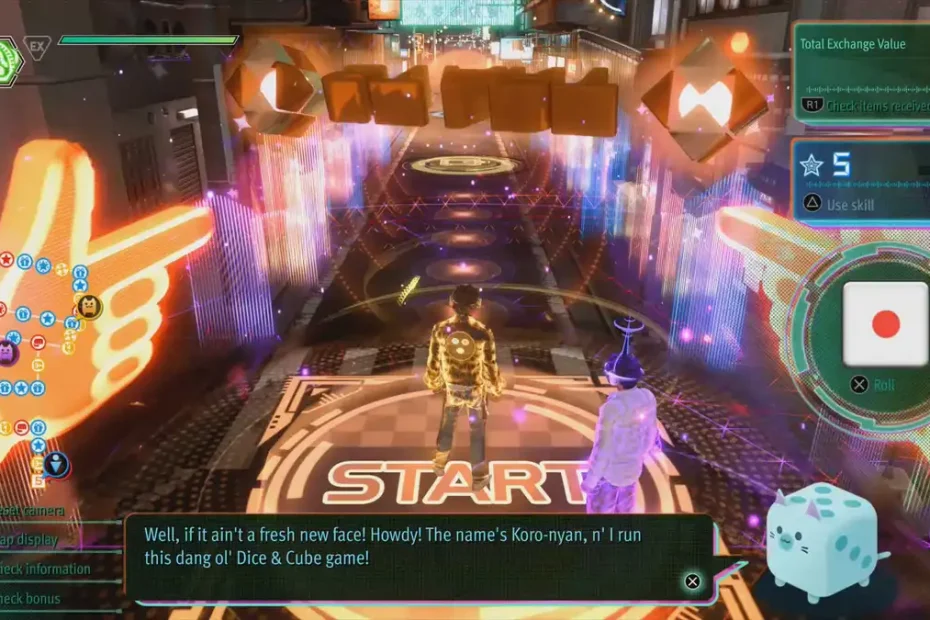Click the orange cat marker on board map
The height and width of the screenshot is (620, 930).
(x=88, y=305)
